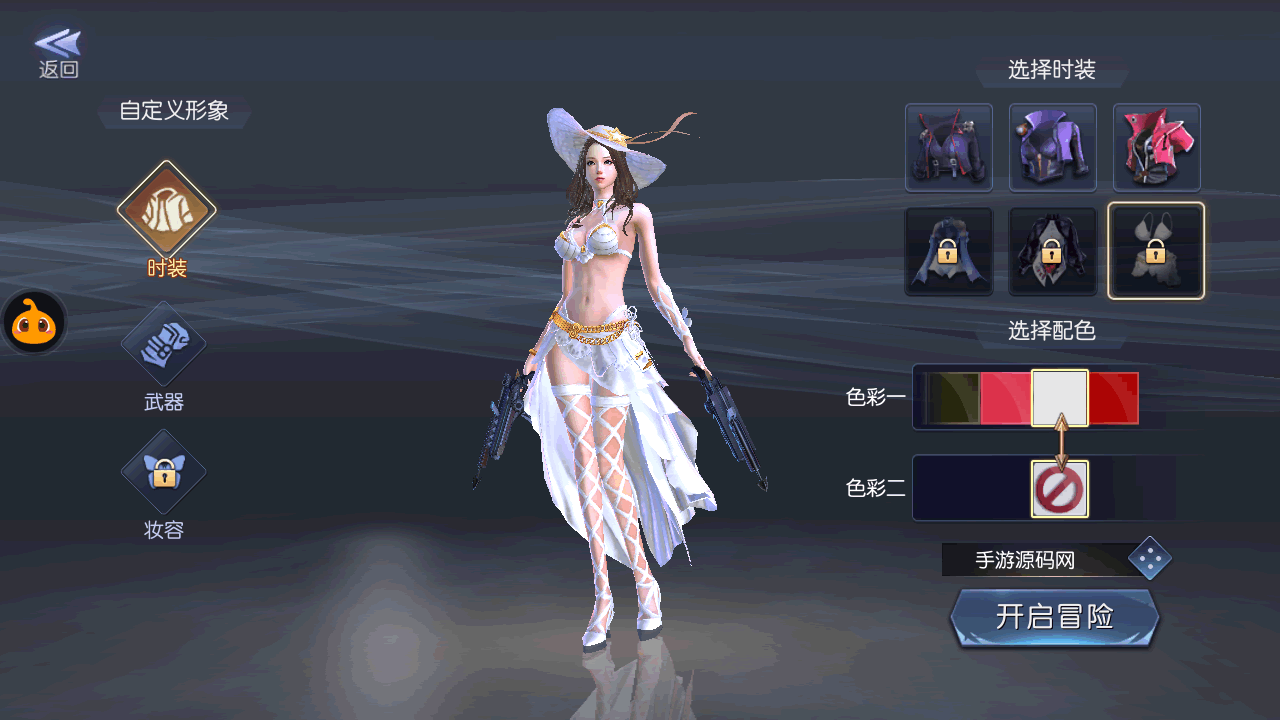
Task: Select the white color swatch
Action: click(x=1060, y=398)
